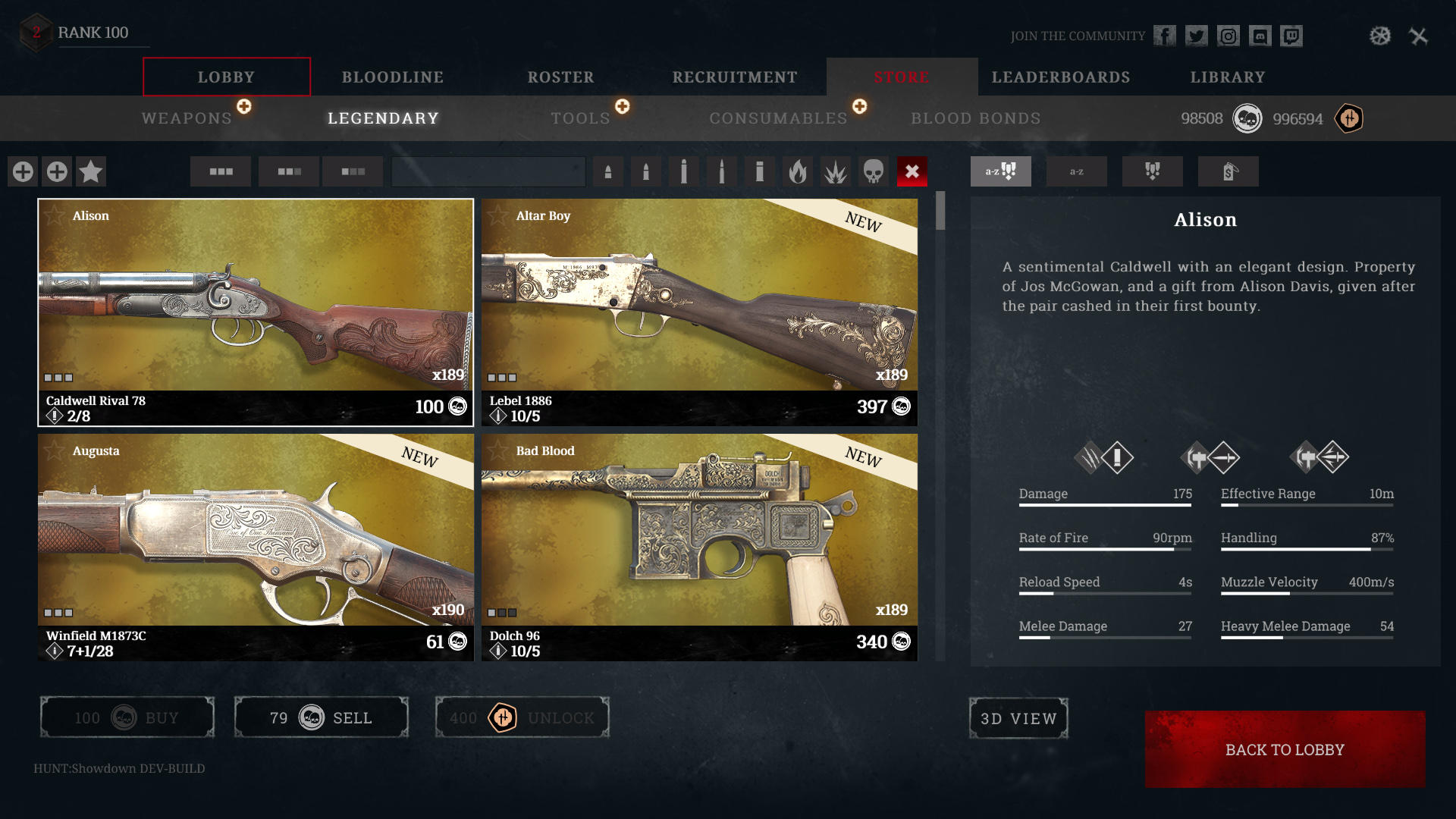Open the Recruitment tab
The width and height of the screenshot is (1456, 819).
point(734,77)
